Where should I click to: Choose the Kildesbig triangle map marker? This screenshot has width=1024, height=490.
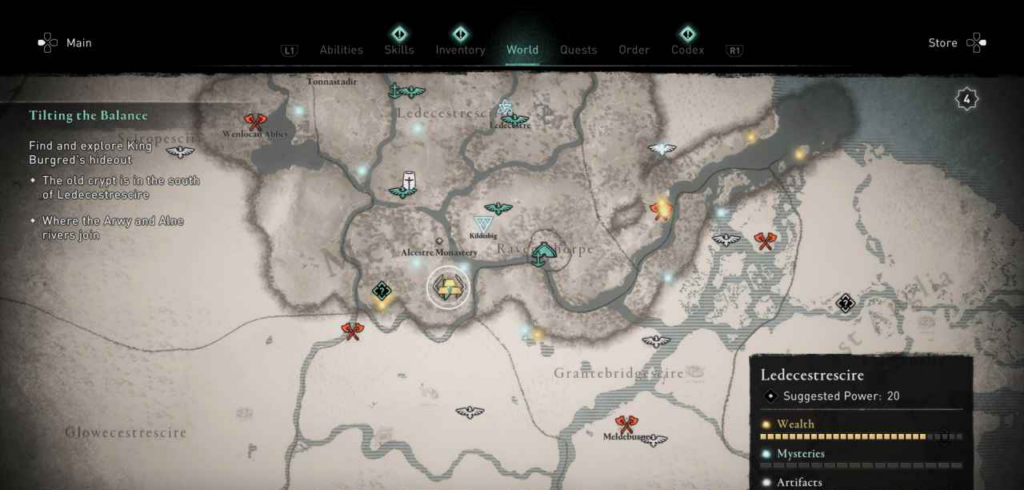click(x=483, y=224)
